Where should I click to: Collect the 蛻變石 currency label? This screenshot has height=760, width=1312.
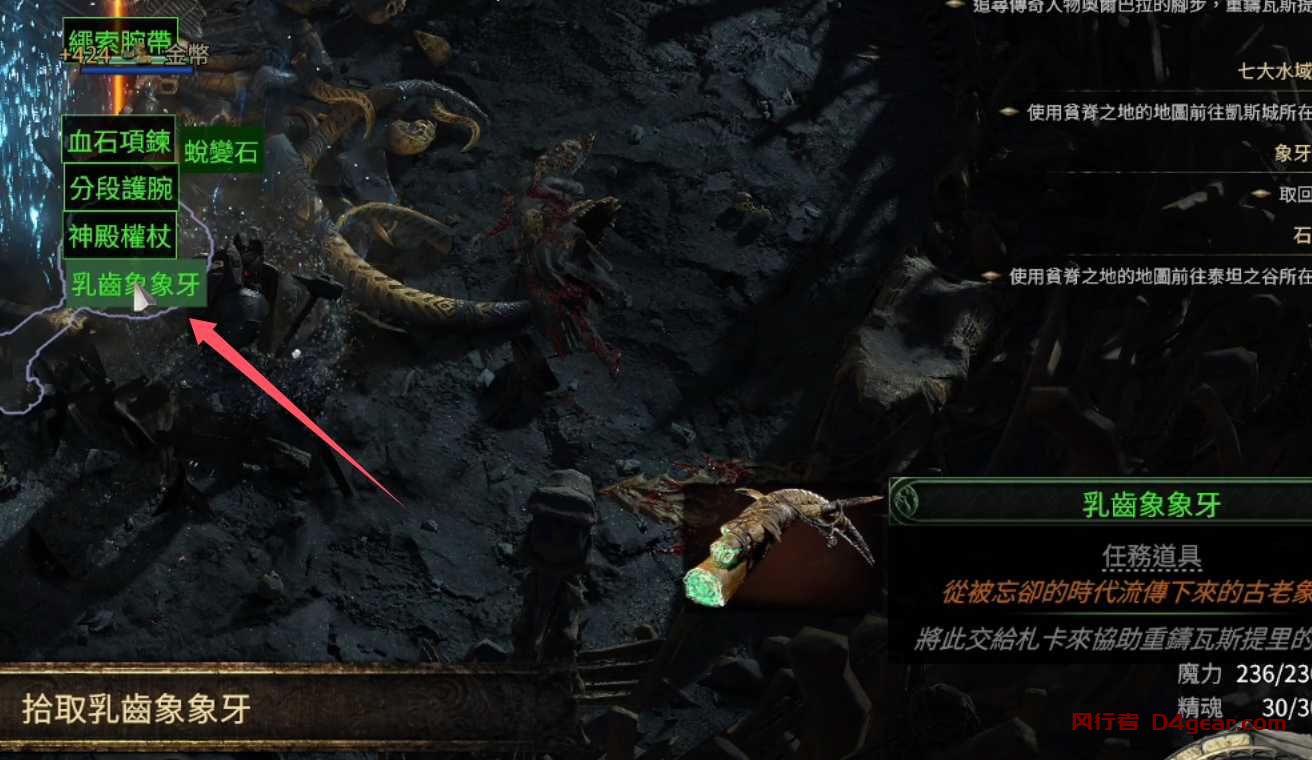(222, 152)
